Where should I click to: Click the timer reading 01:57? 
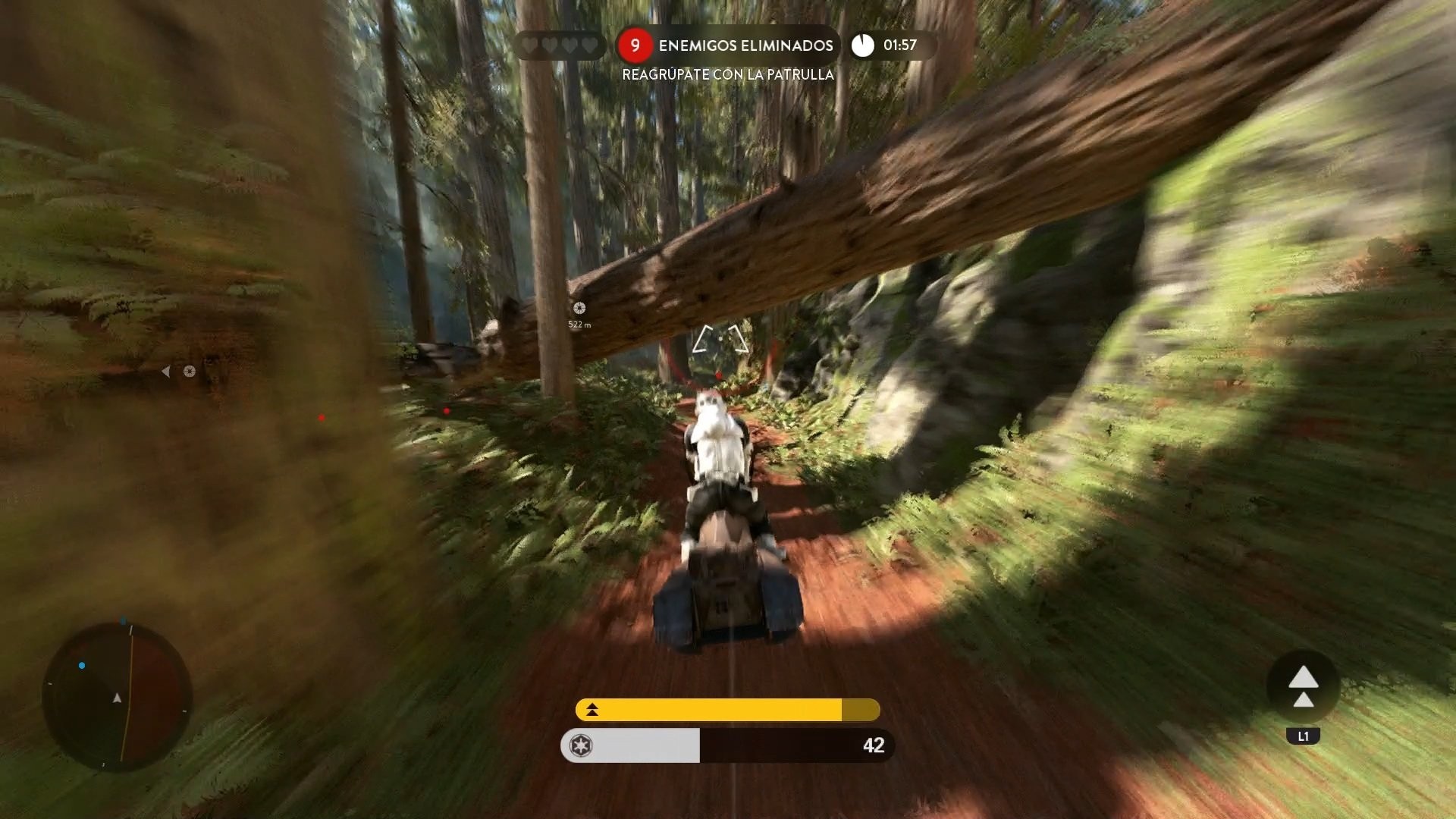(899, 45)
